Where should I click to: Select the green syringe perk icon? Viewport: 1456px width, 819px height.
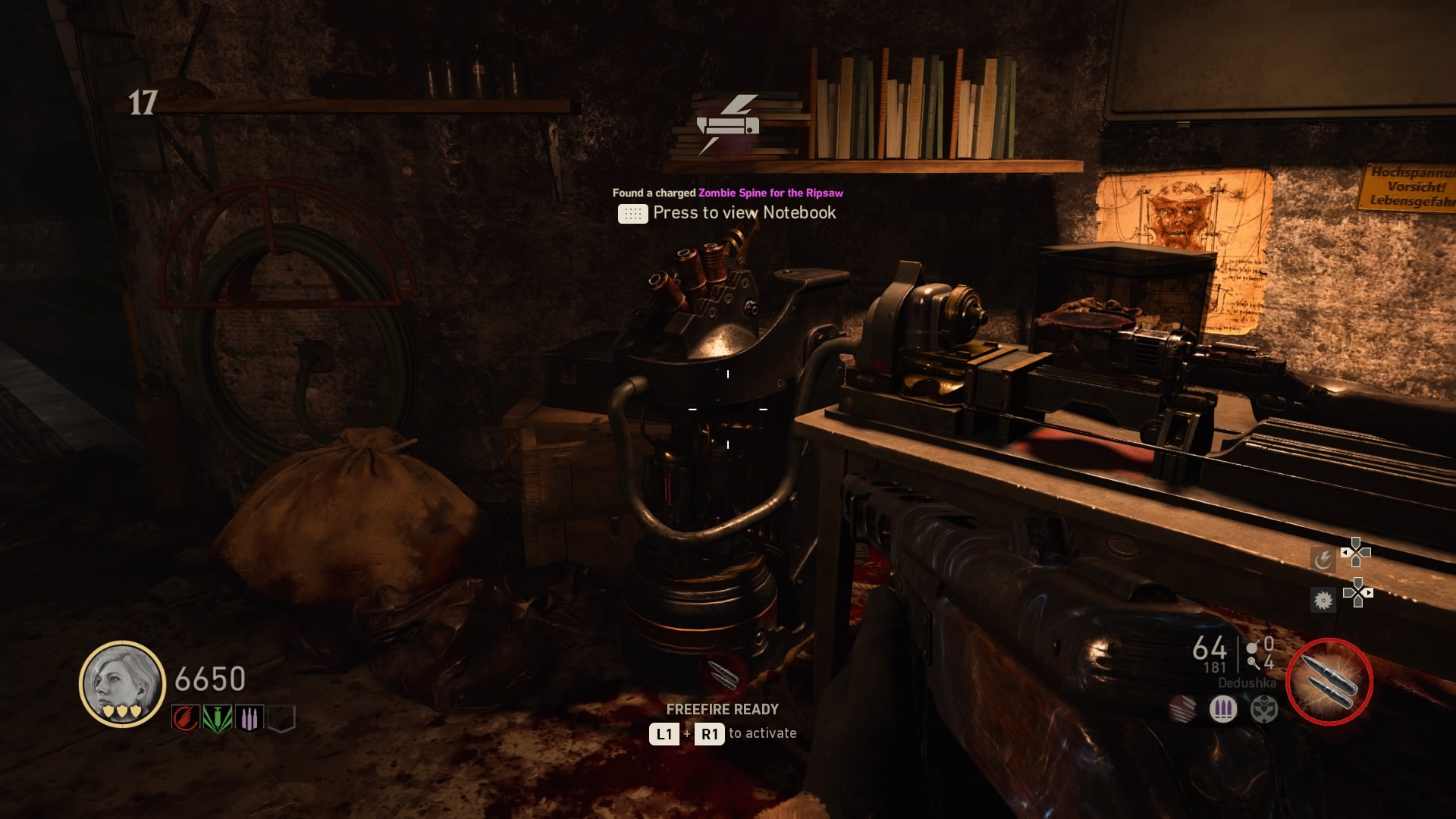(x=218, y=717)
